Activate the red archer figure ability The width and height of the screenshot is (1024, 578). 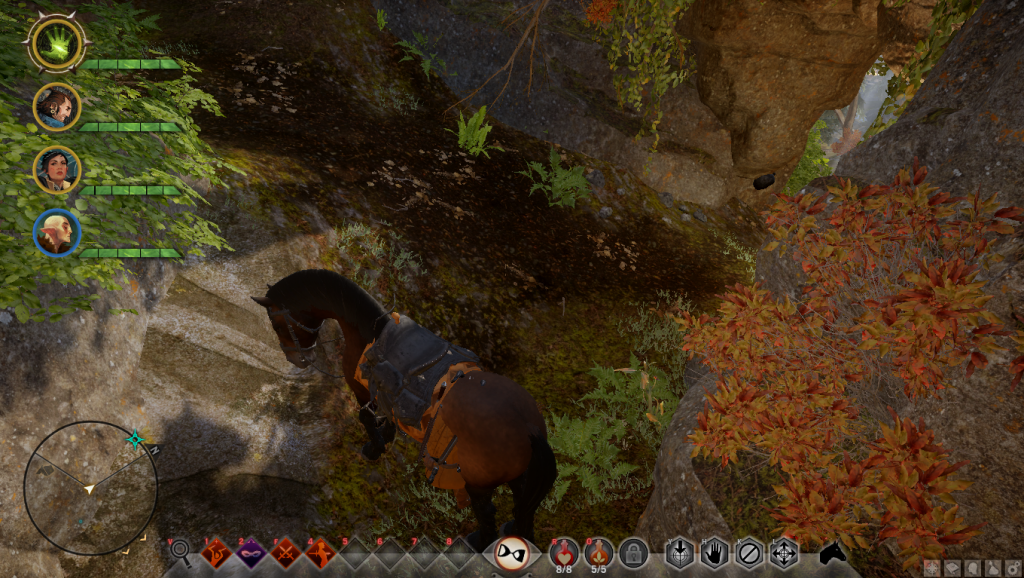320,552
